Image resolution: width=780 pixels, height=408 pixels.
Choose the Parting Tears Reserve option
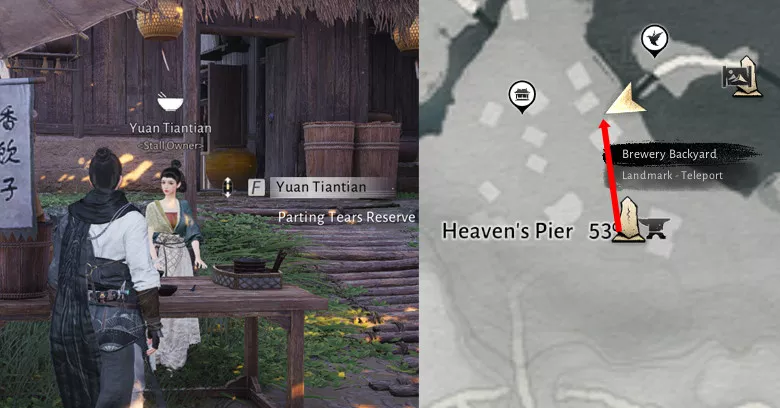point(346,217)
